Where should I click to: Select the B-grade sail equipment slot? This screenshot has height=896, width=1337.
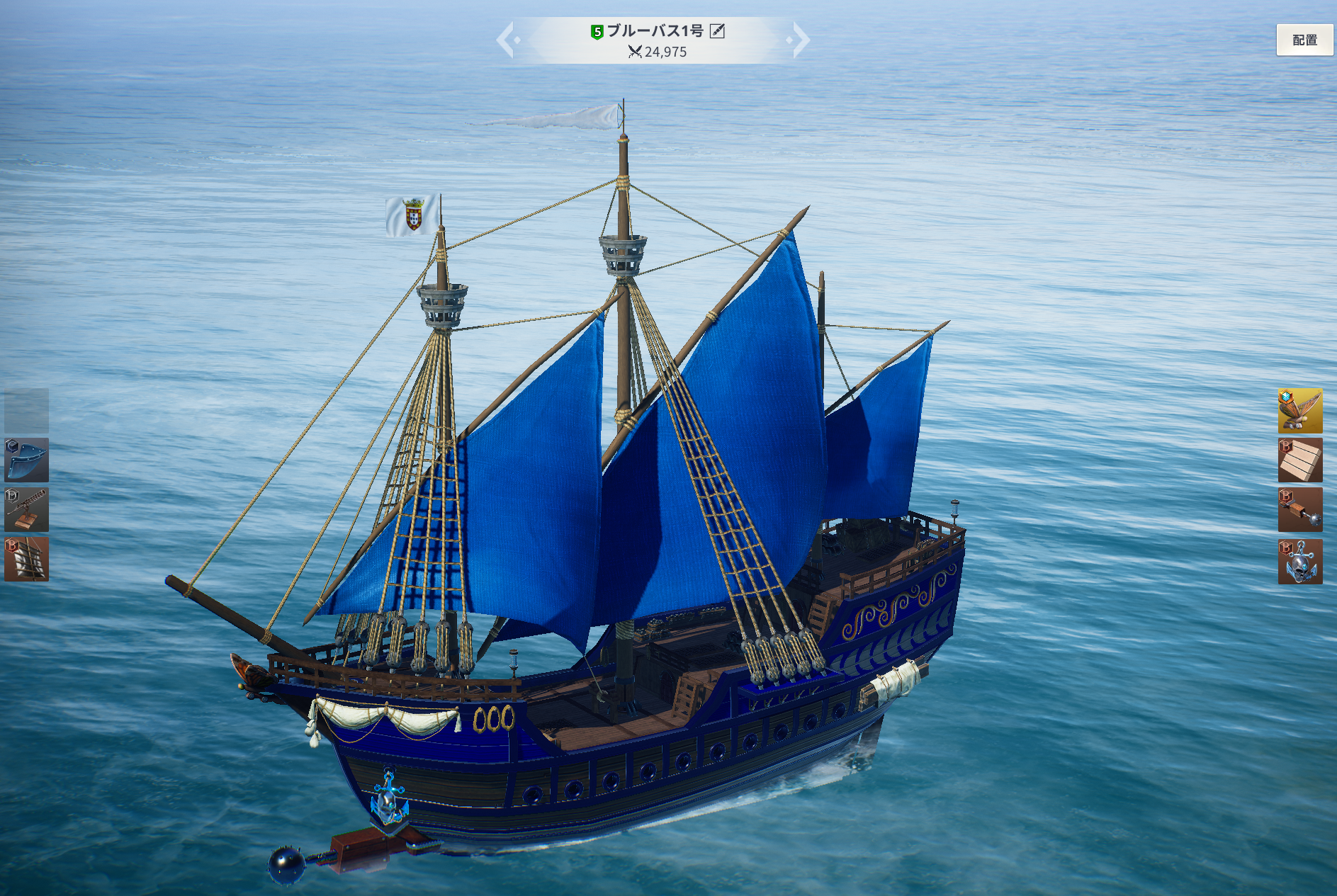27,559
